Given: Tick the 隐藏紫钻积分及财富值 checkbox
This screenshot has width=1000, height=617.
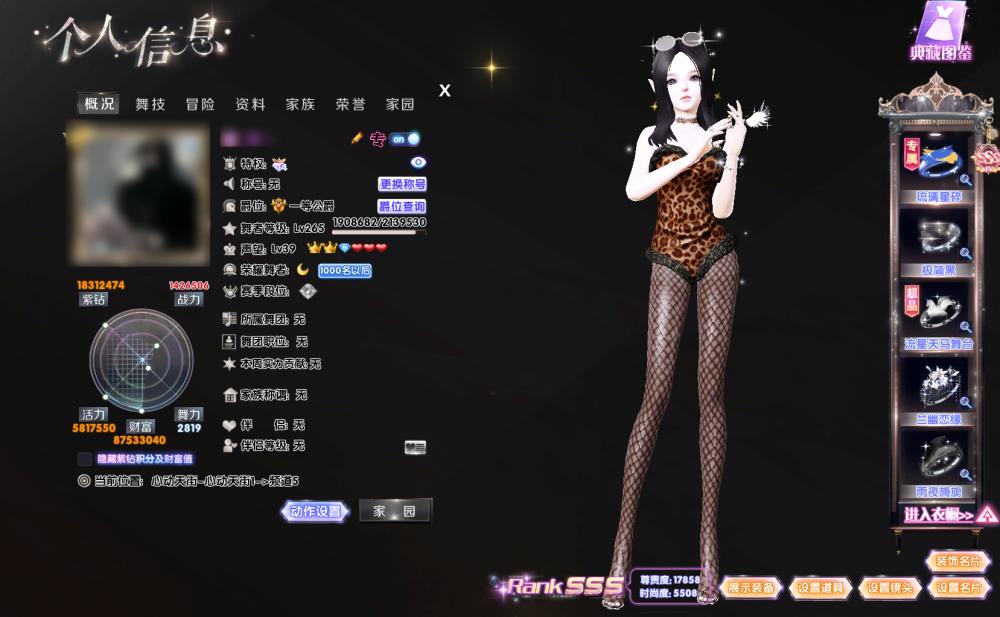Looking at the screenshot, I should click(x=85, y=459).
